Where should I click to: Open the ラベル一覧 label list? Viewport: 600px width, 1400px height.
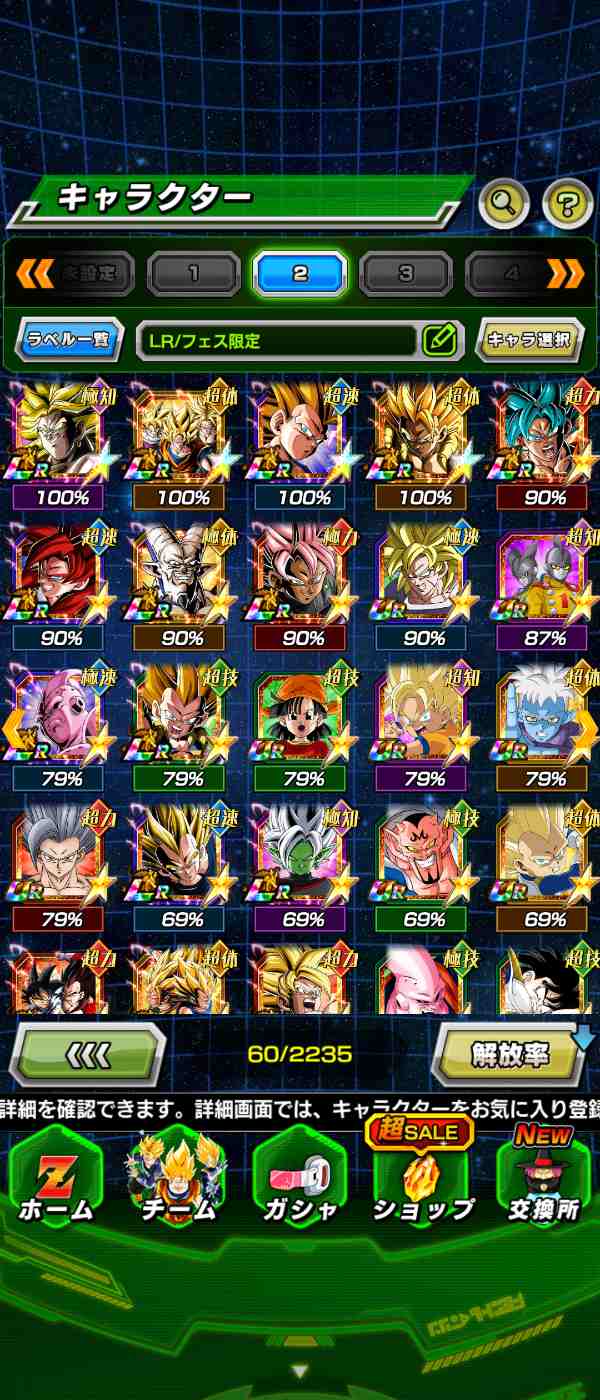coord(69,340)
